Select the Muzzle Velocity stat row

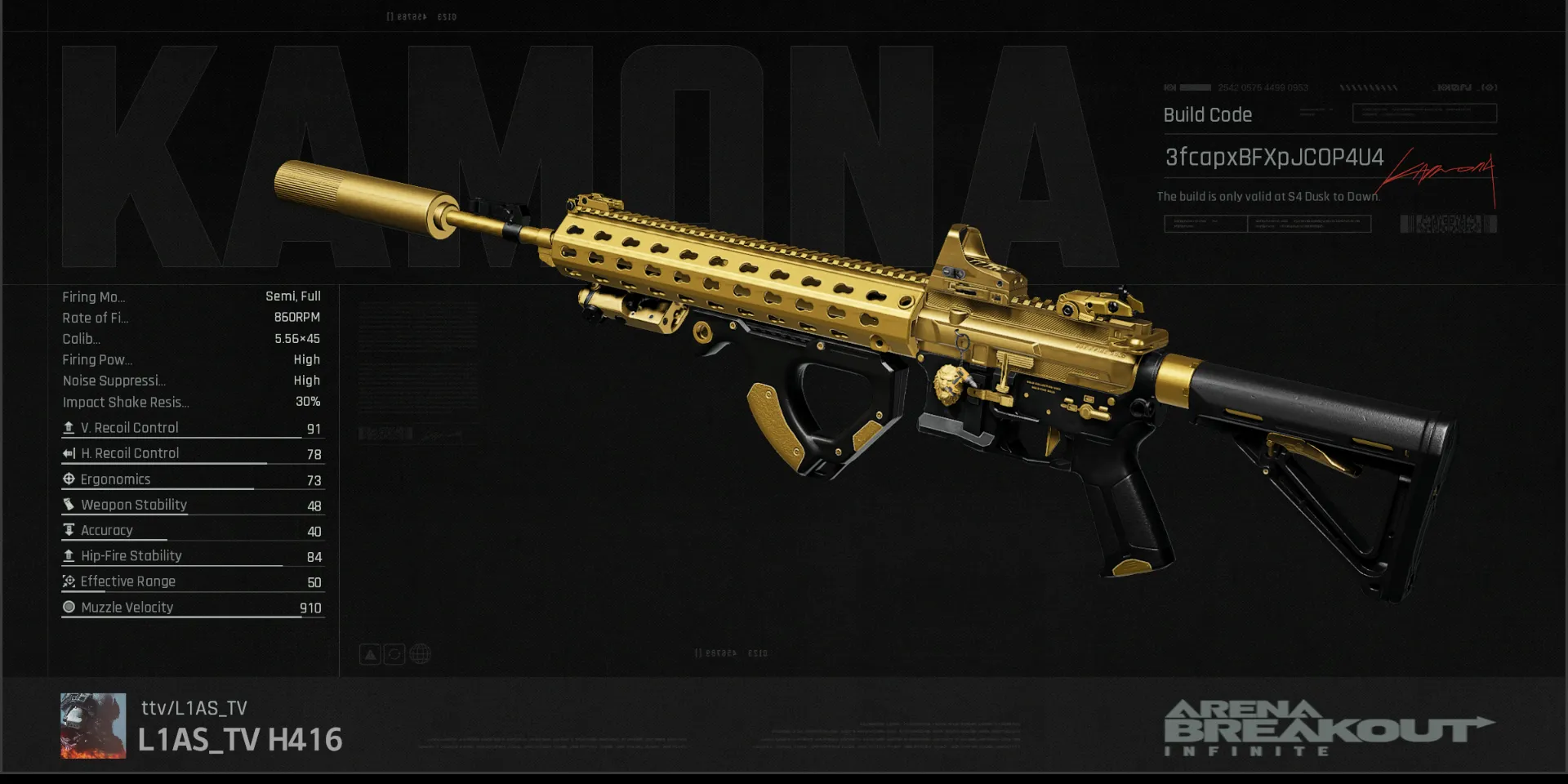[x=192, y=608]
